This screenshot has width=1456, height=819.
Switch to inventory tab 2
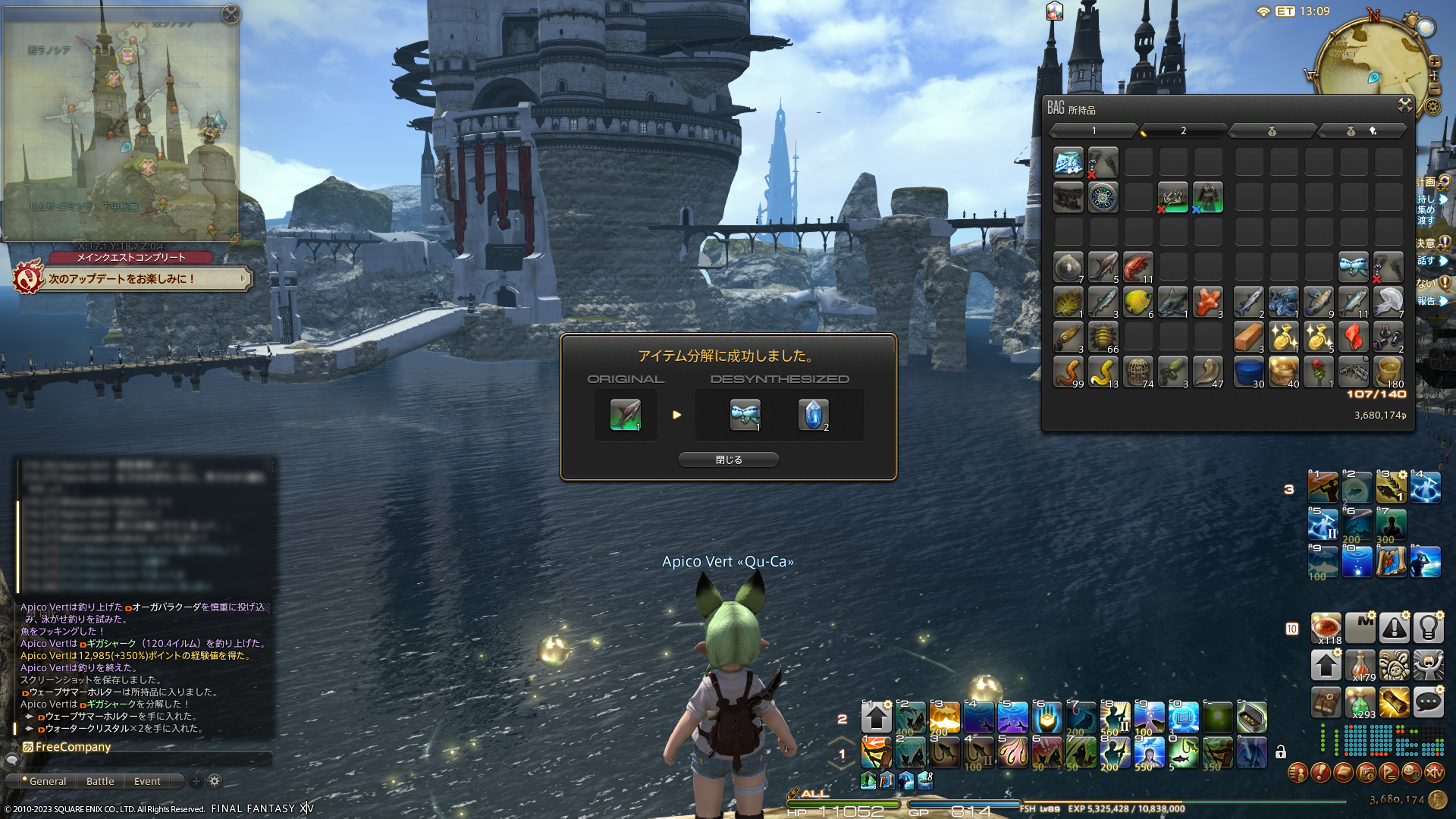1183,131
